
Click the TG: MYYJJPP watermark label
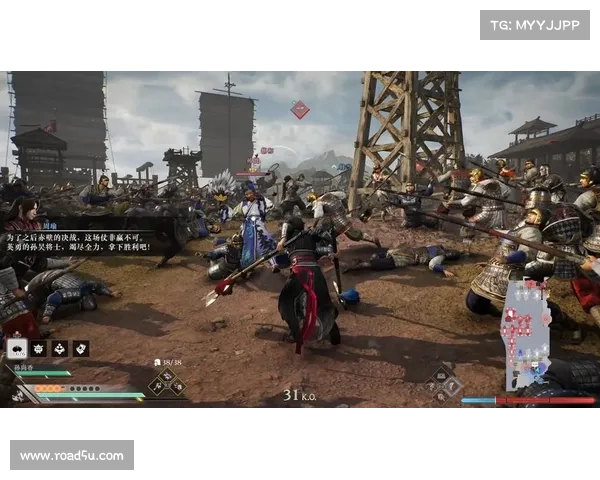(535, 24)
